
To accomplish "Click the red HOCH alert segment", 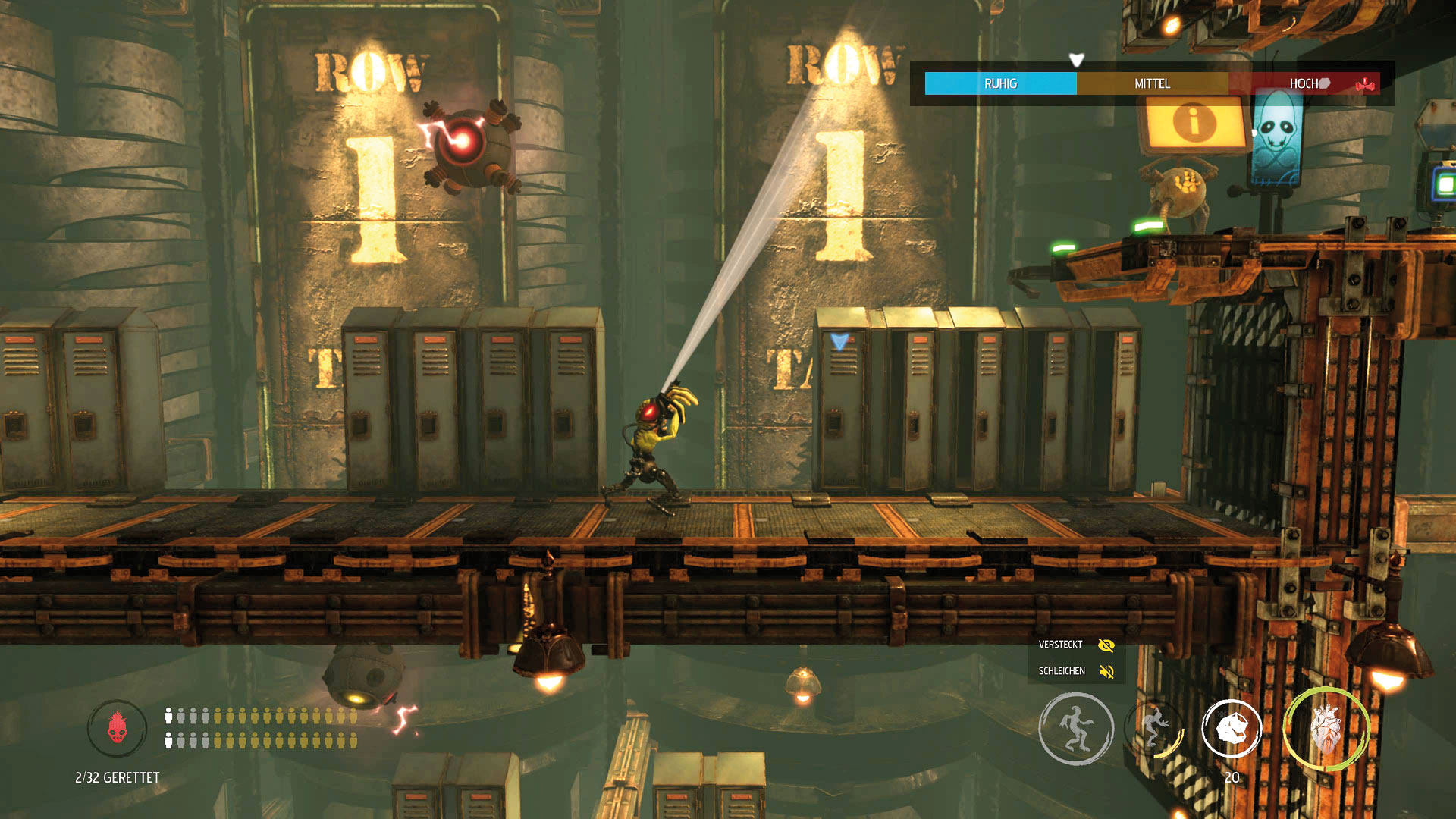I will 1304,83.
